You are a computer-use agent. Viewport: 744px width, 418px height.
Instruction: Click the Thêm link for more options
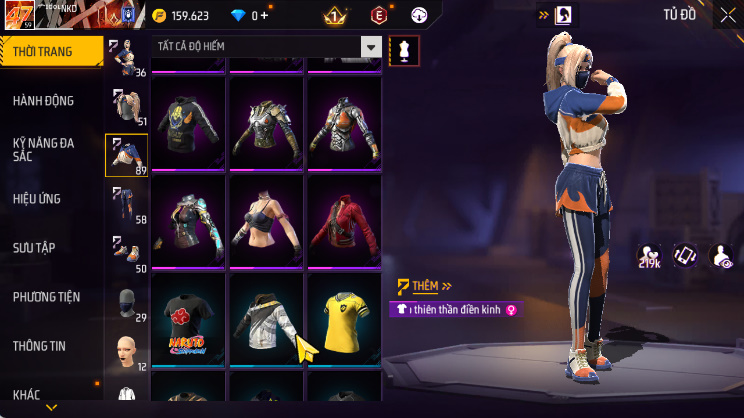coord(425,286)
